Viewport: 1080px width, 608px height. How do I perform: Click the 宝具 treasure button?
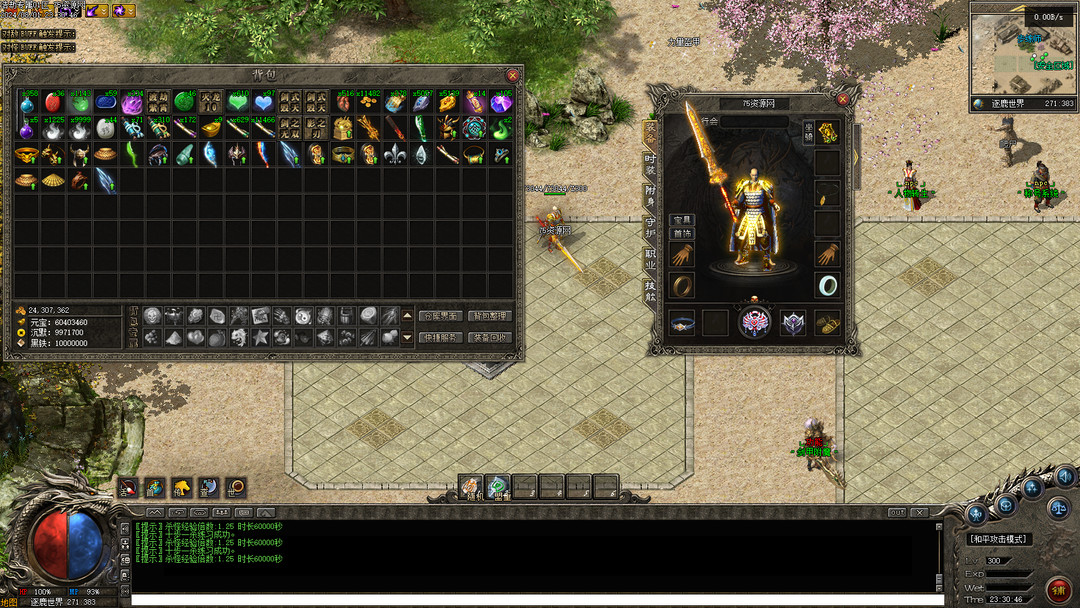click(x=681, y=220)
